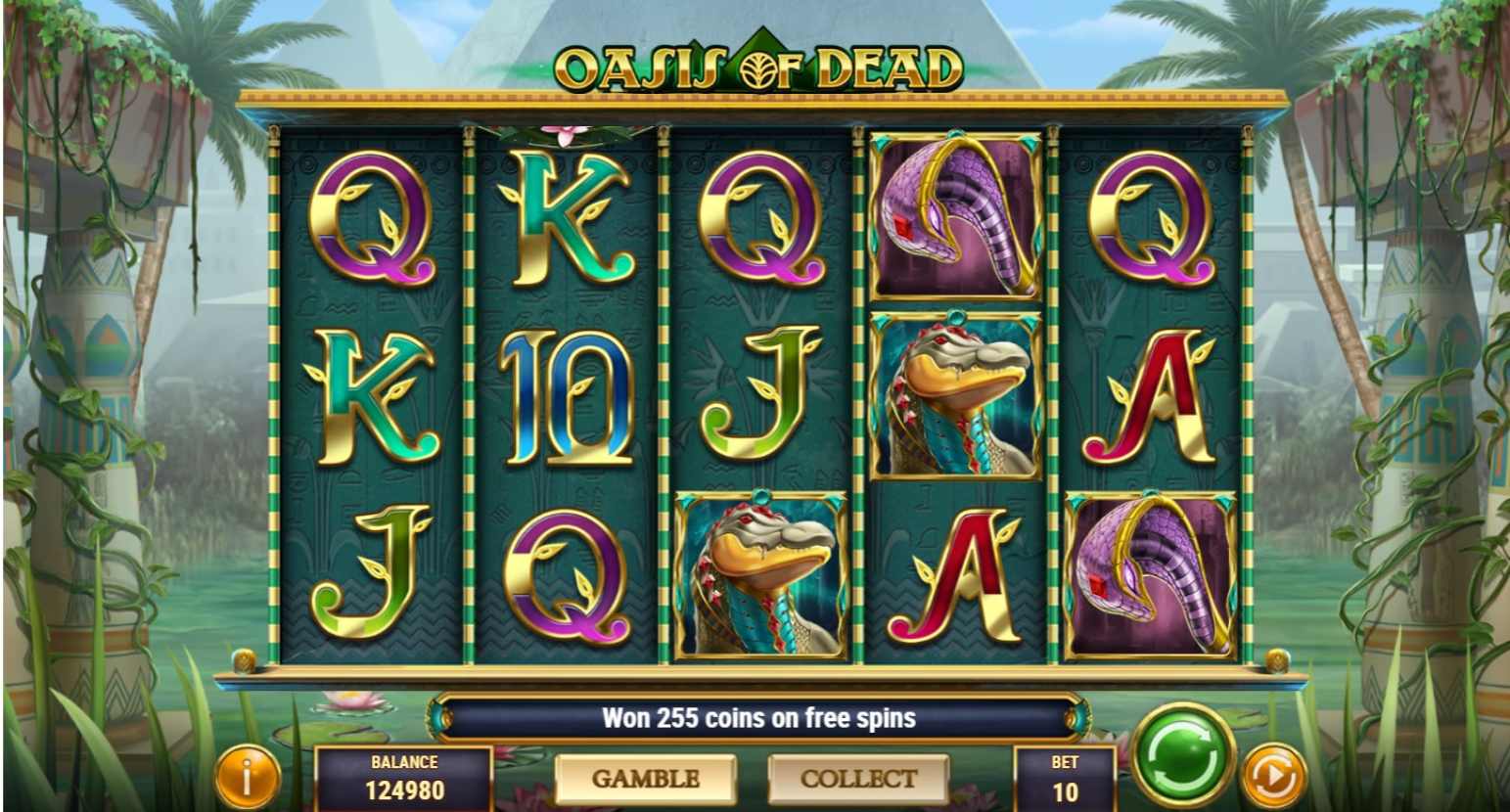The height and width of the screenshot is (812, 1510).
Task: Open the Bet amount selector
Action: point(1065,779)
